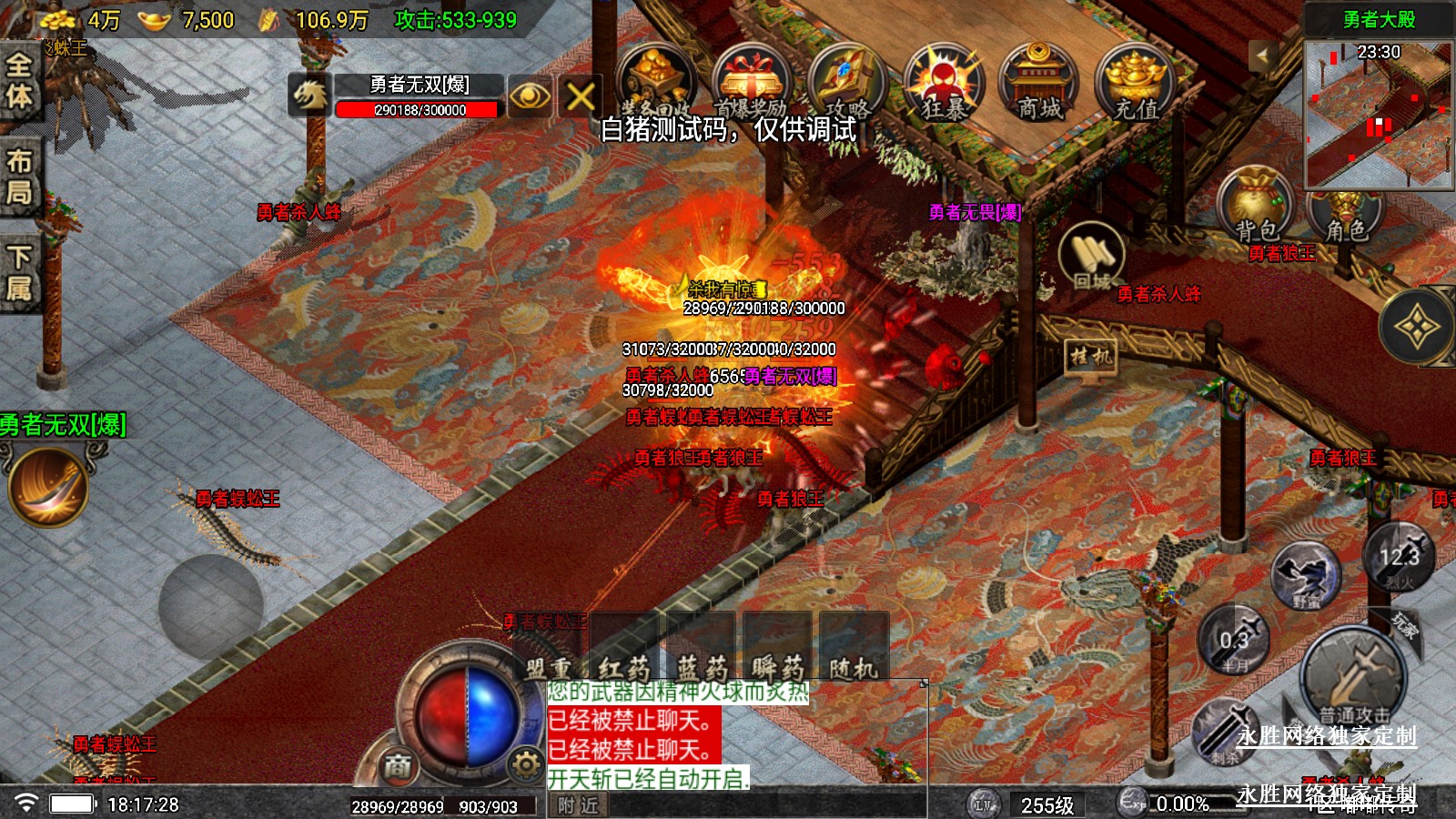Use the 回城 return scroll button

1091,257
